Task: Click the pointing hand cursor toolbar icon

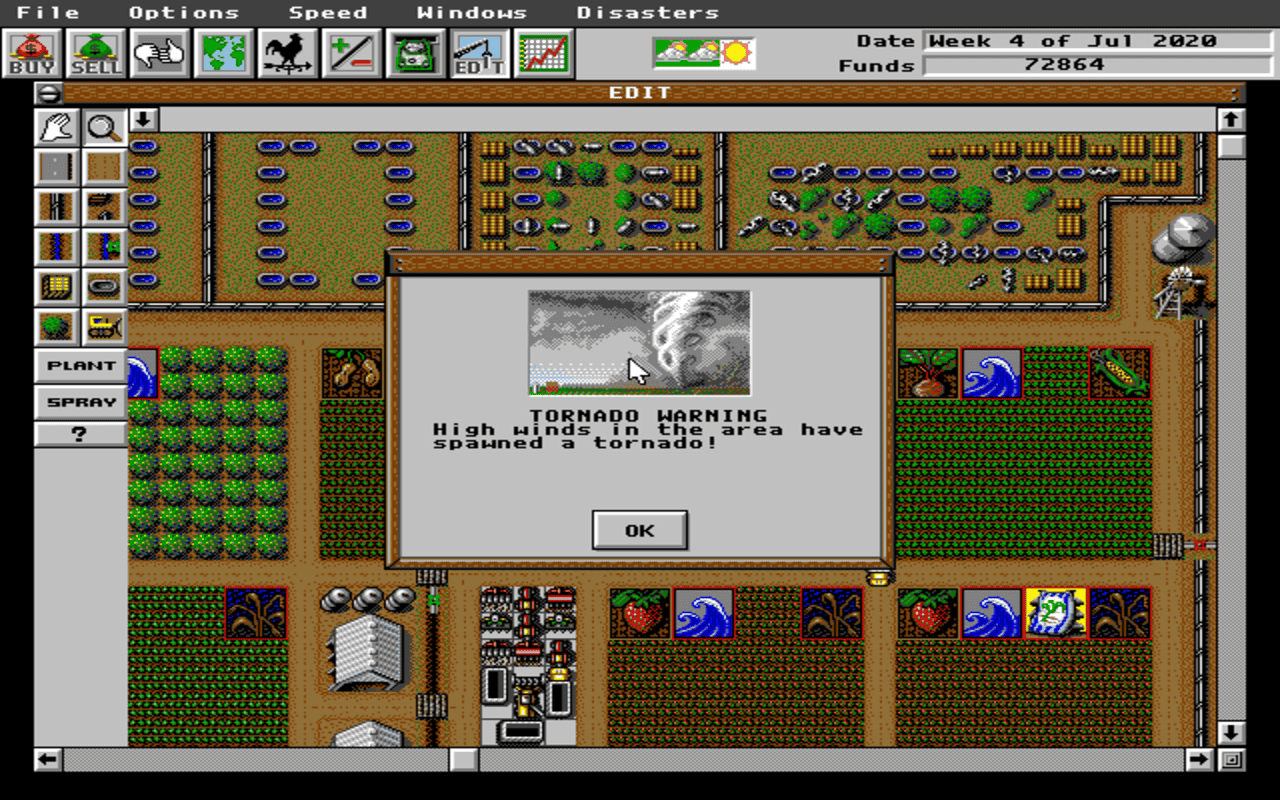Action: point(159,52)
